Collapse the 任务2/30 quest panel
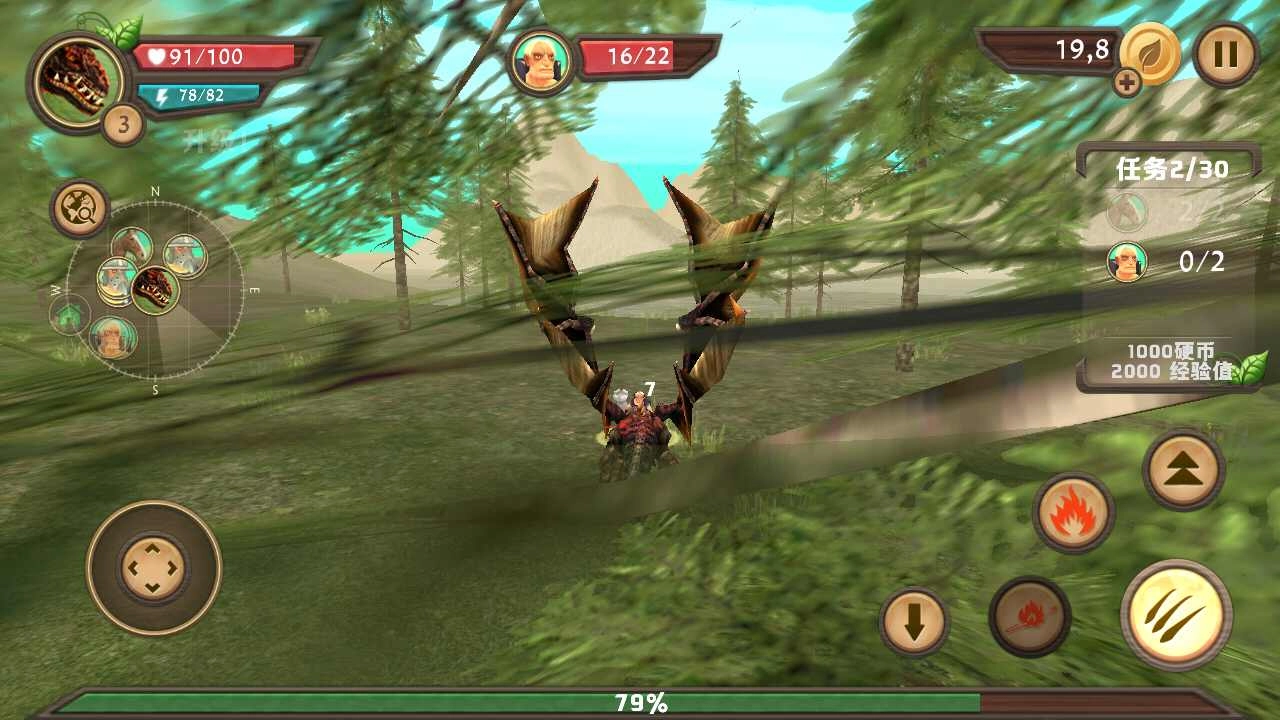This screenshot has height=720, width=1280. pos(1171,169)
